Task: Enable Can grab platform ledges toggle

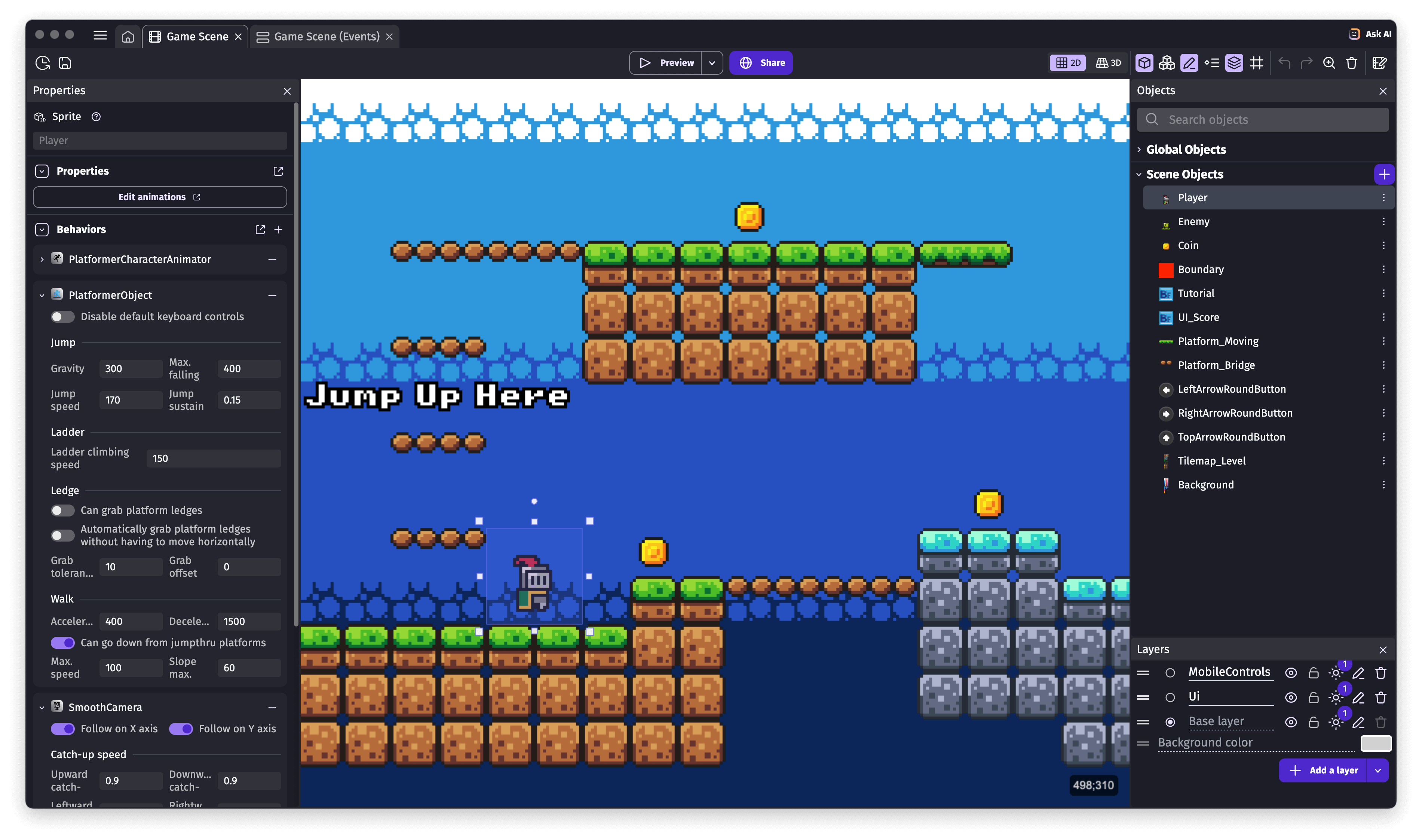Action: click(62, 510)
